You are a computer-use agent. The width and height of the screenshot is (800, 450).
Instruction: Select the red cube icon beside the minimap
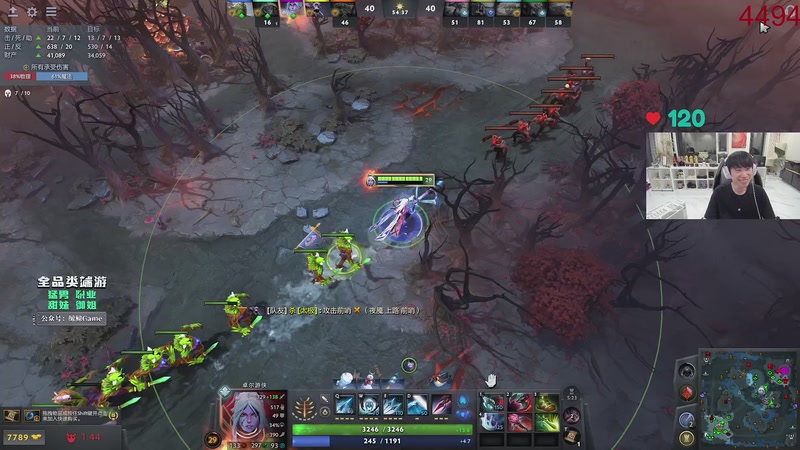pyautogui.click(x=686, y=392)
